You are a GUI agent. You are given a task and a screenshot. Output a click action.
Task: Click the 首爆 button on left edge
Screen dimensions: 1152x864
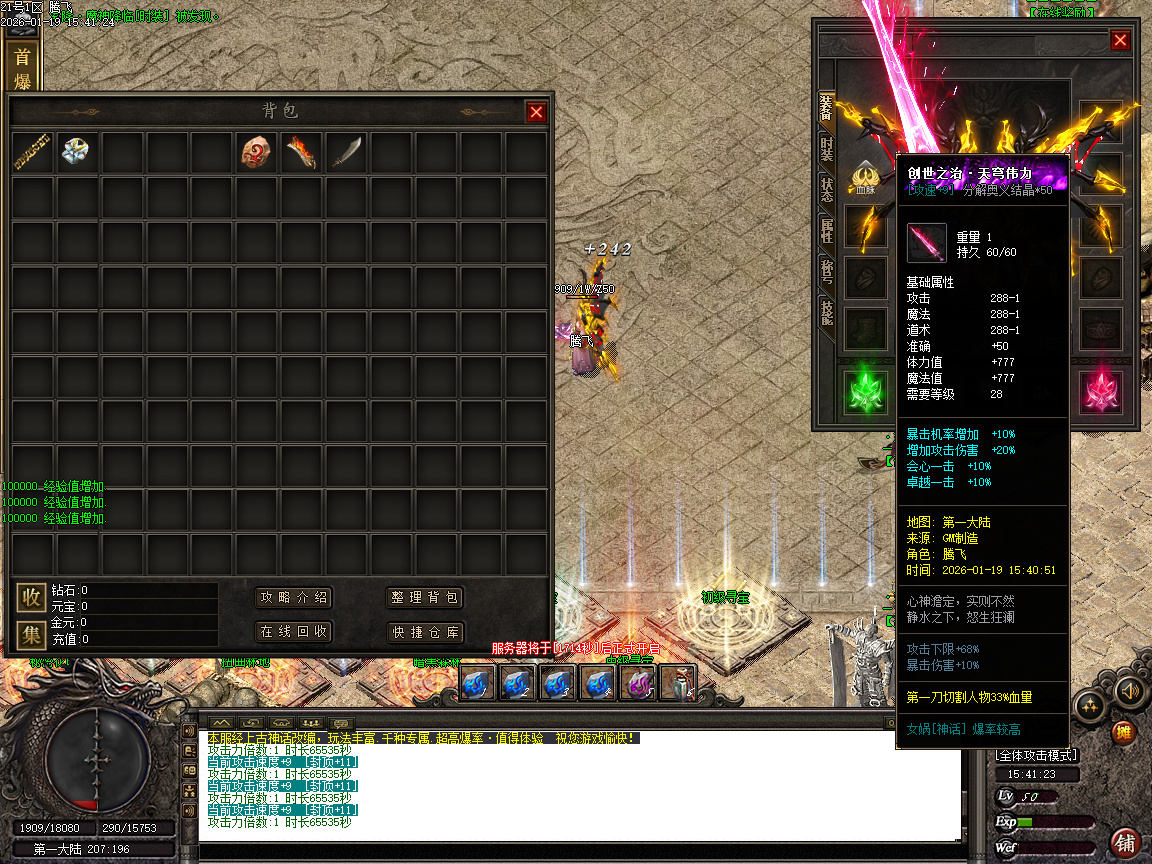pyautogui.click(x=22, y=68)
